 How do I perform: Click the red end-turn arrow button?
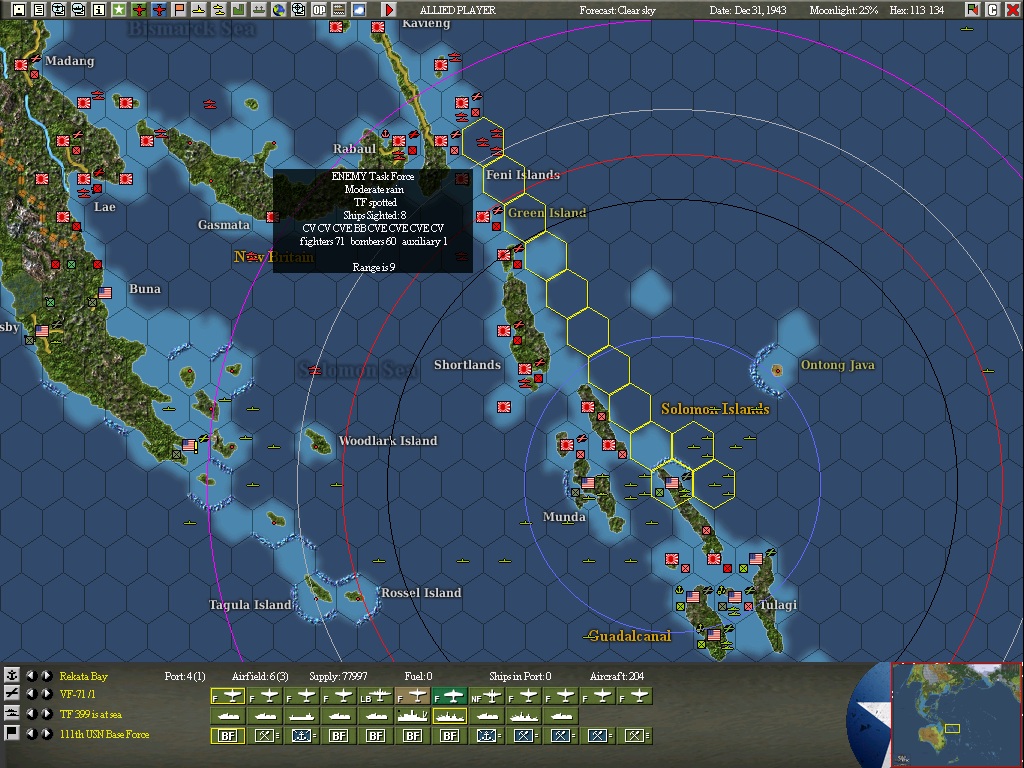point(389,10)
